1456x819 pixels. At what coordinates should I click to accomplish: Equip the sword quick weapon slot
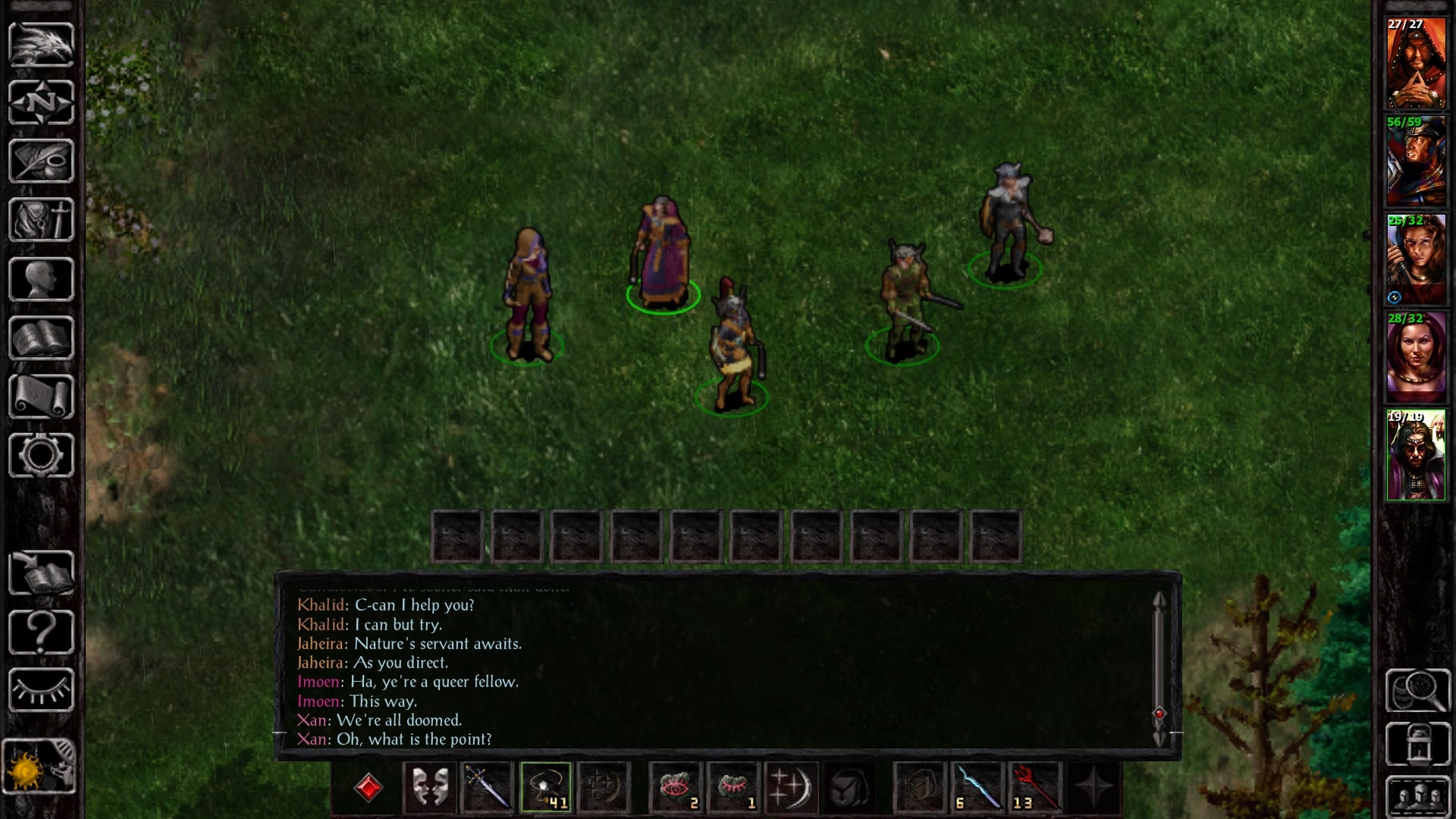(487, 787)
